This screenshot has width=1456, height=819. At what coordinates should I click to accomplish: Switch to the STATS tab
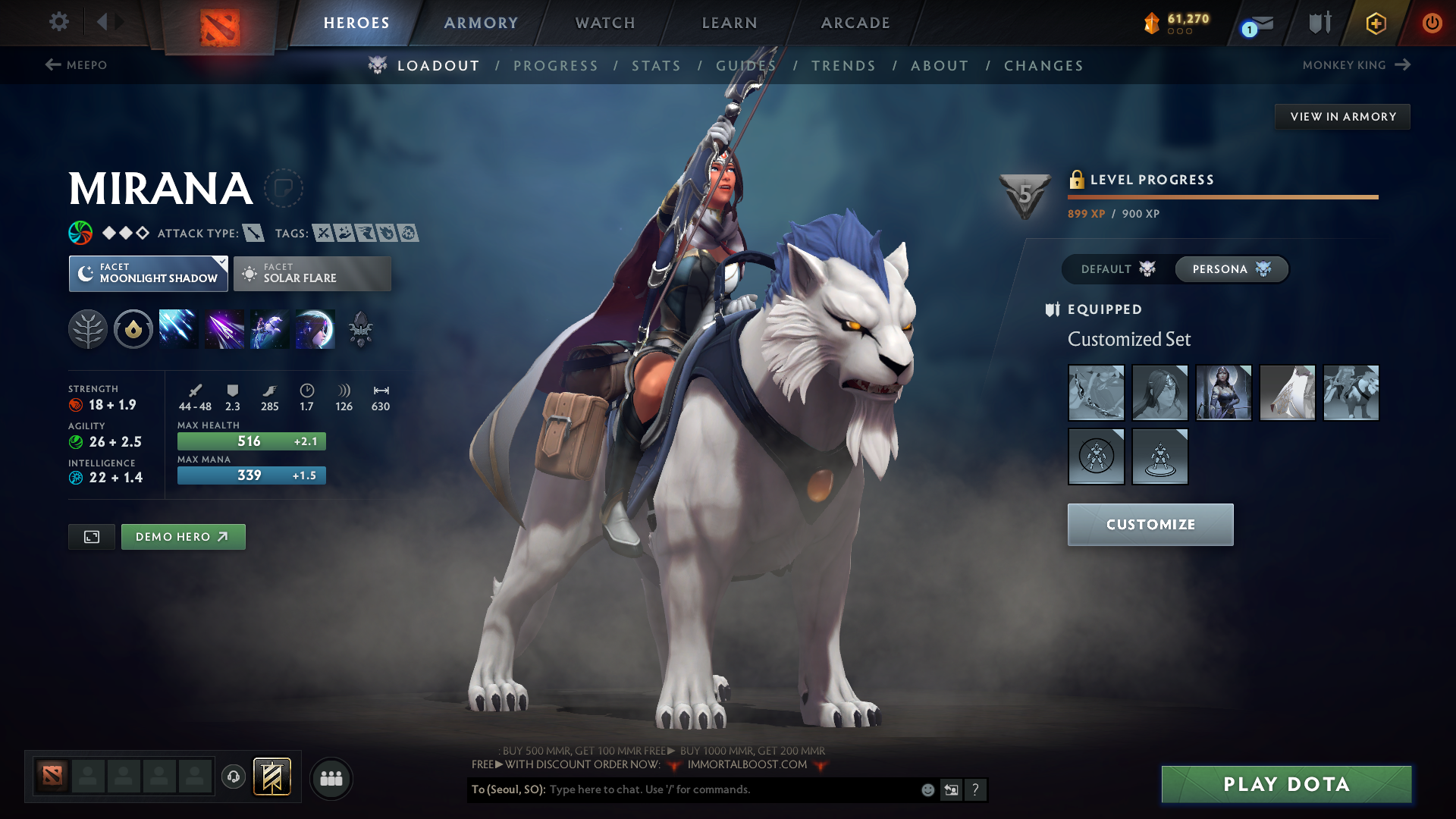pos(656,65)
